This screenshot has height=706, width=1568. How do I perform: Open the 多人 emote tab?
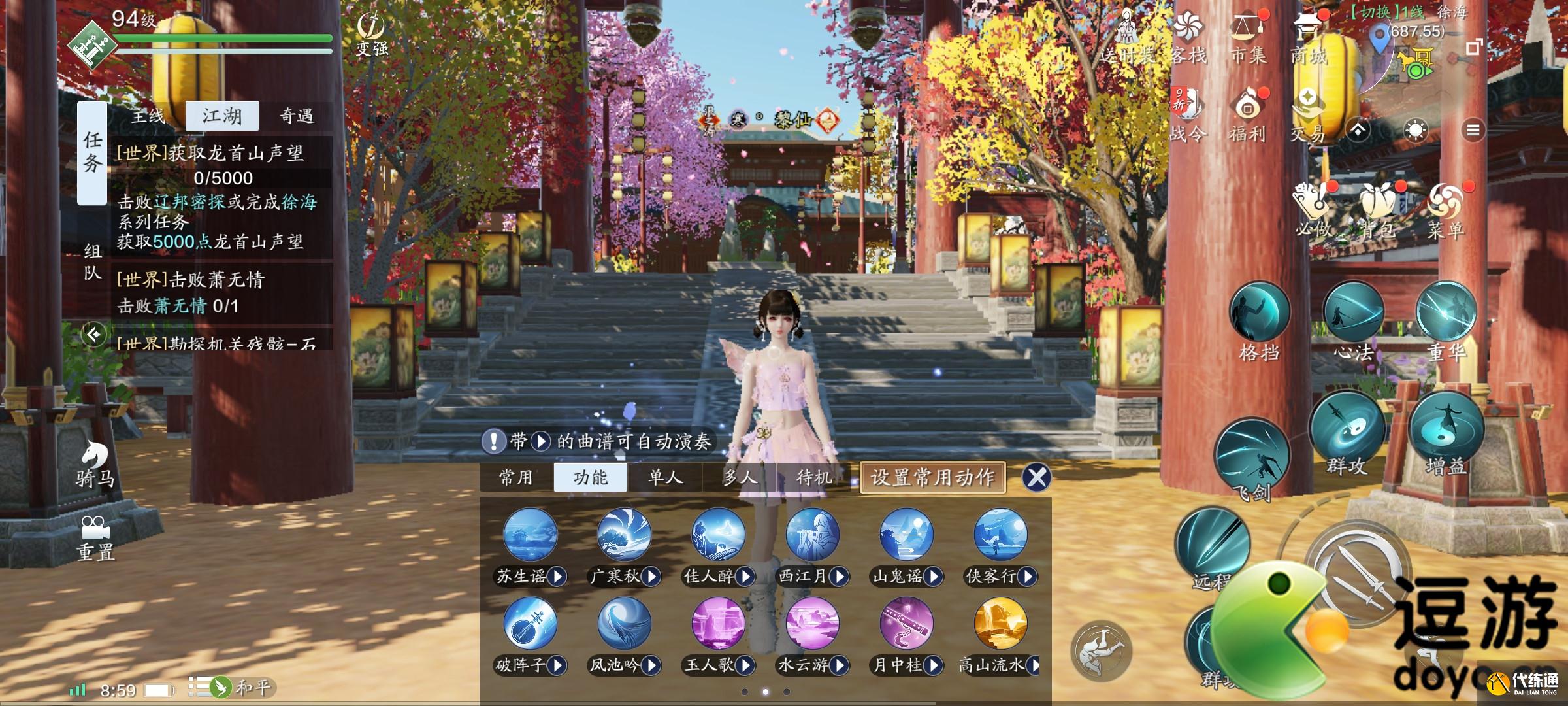pyautogui.click(x=740, y=477)
